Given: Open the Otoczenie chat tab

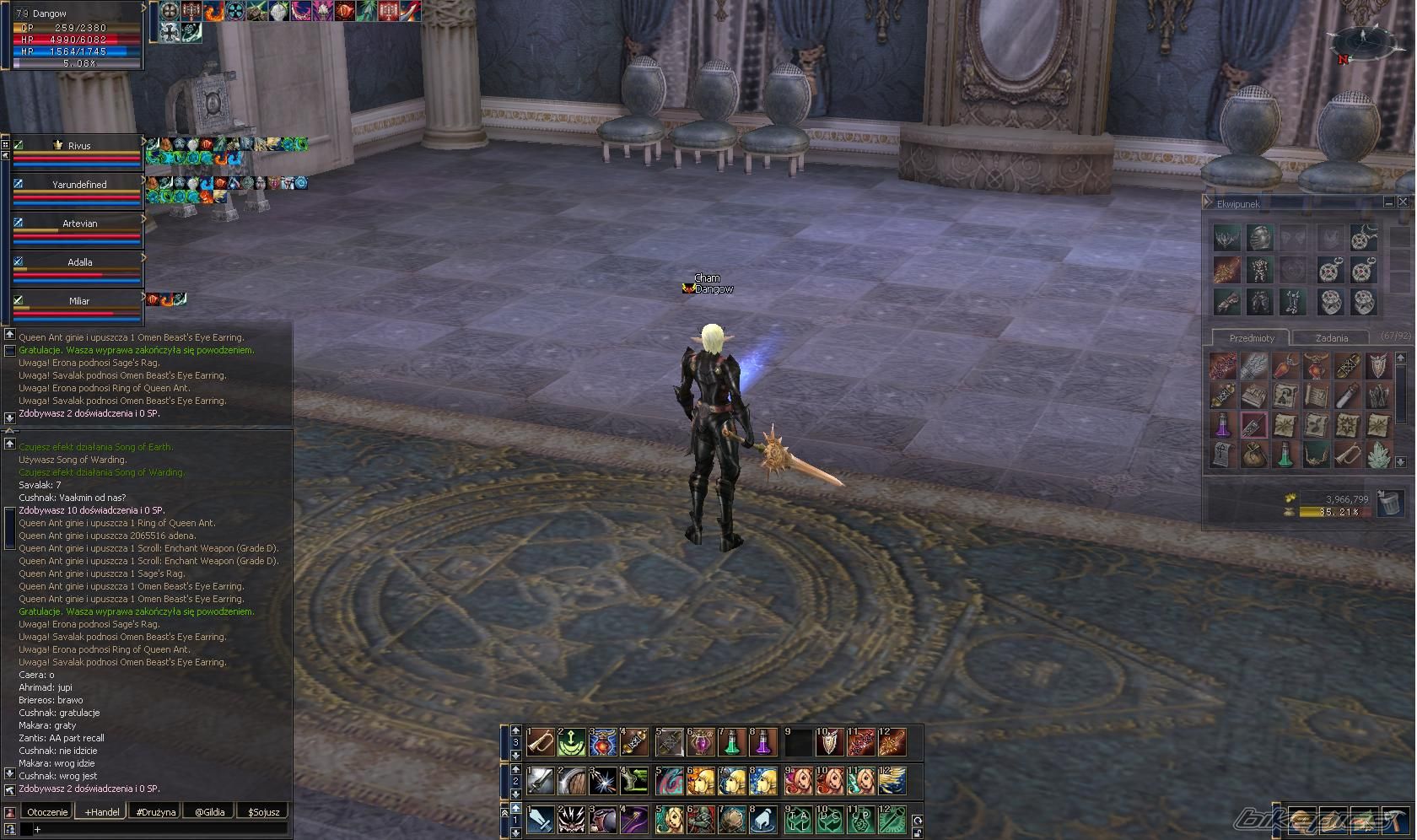Looking at the screenshot, I should click(46, 812).
